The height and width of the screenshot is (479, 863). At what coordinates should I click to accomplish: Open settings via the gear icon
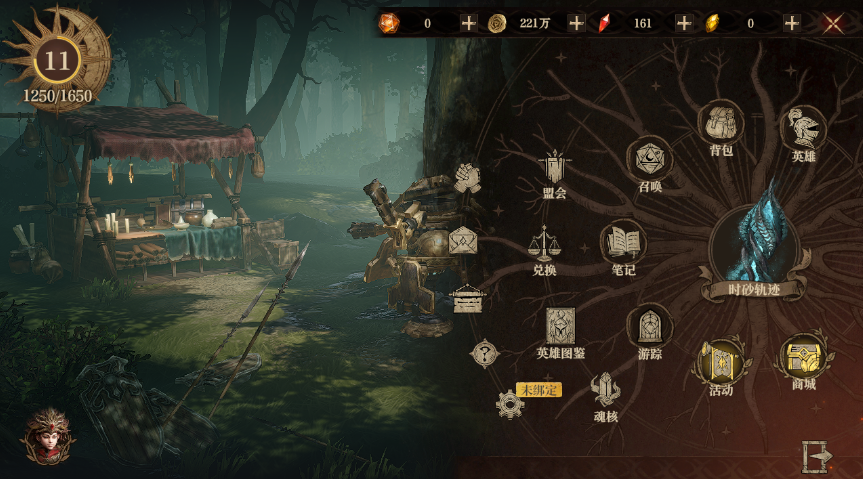(x=510, y=404)
